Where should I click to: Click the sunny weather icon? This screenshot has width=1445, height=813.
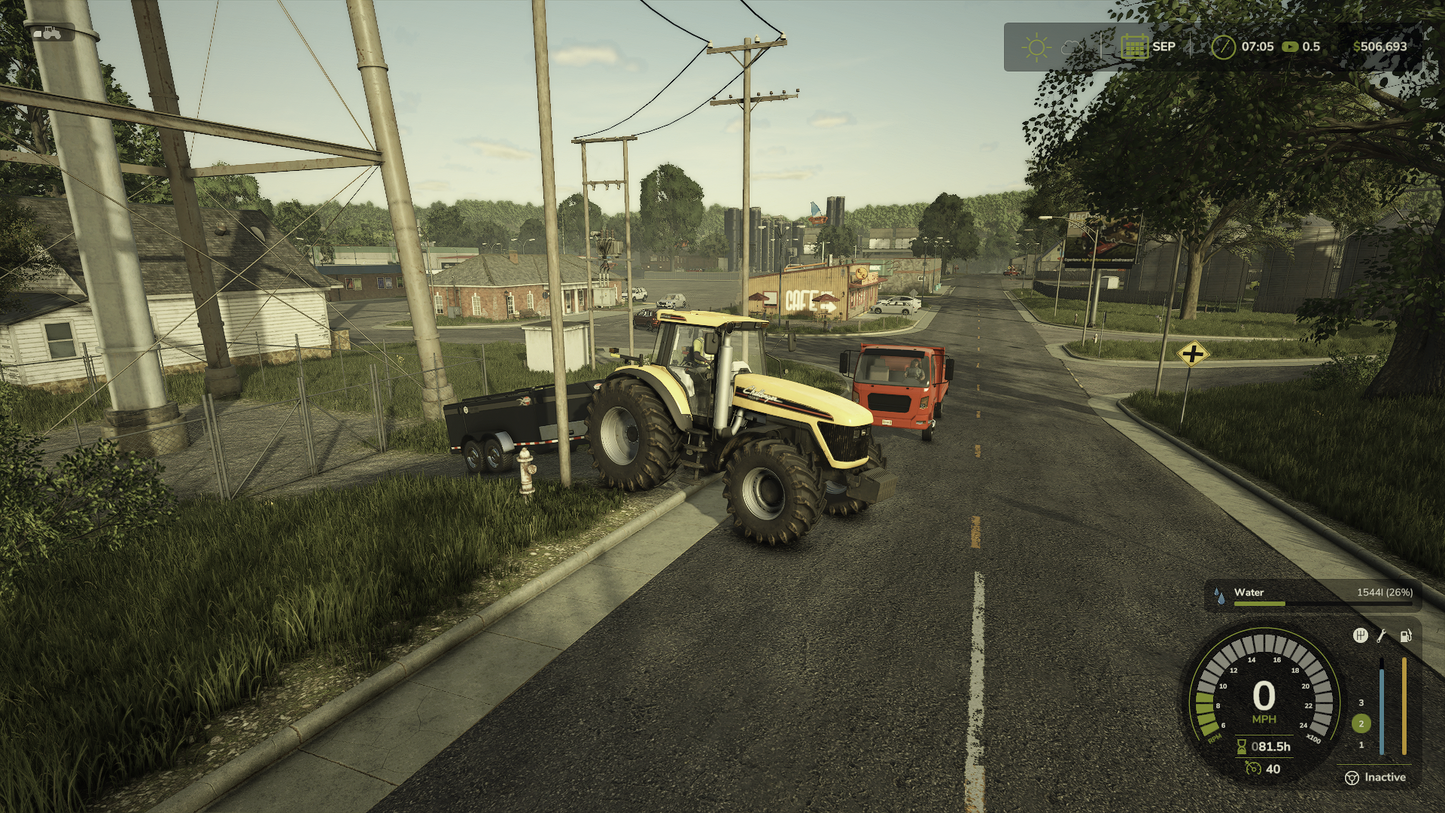coord(1035,47)
